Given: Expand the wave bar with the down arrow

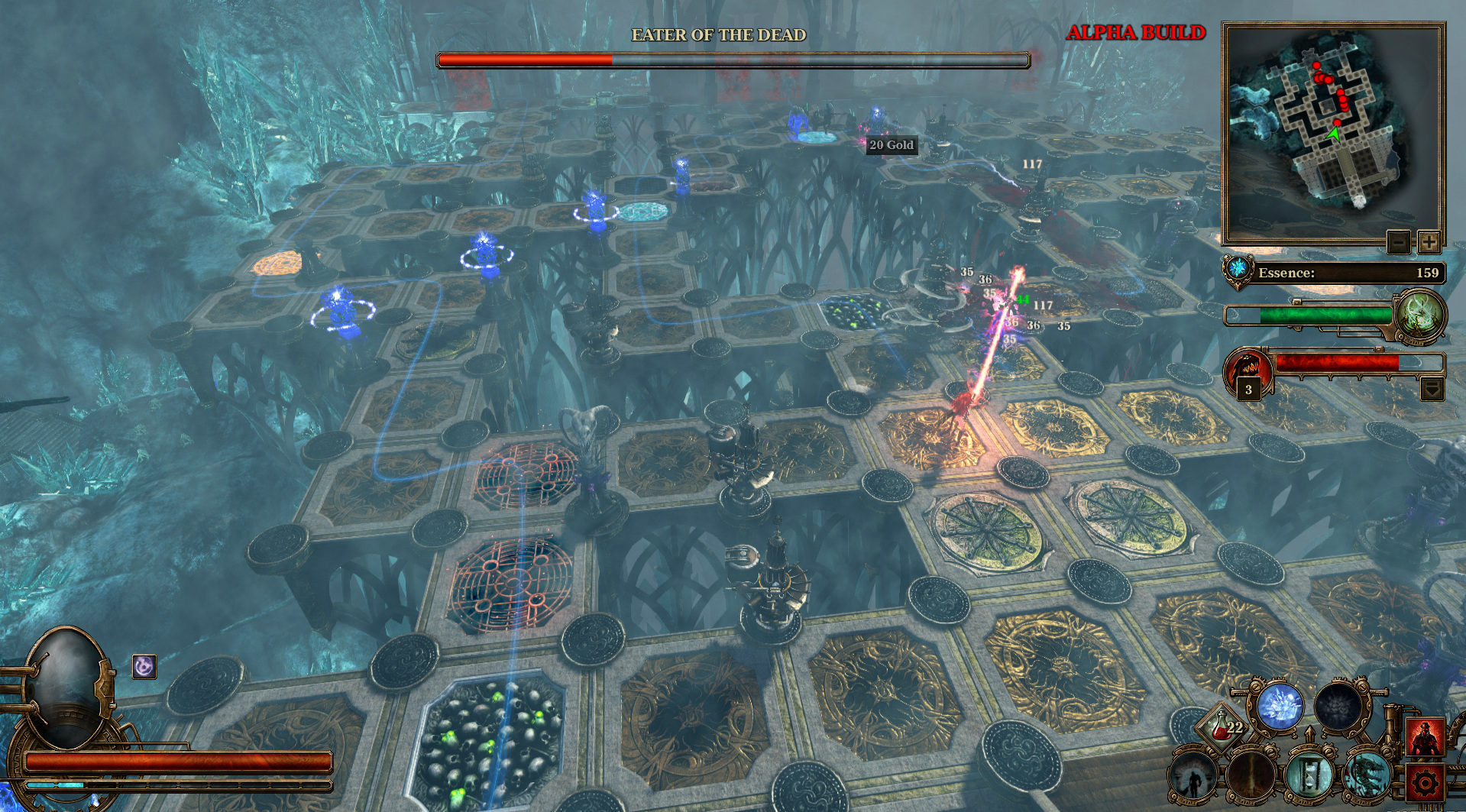Looking at the screenshot, I should pos(1432,390).
